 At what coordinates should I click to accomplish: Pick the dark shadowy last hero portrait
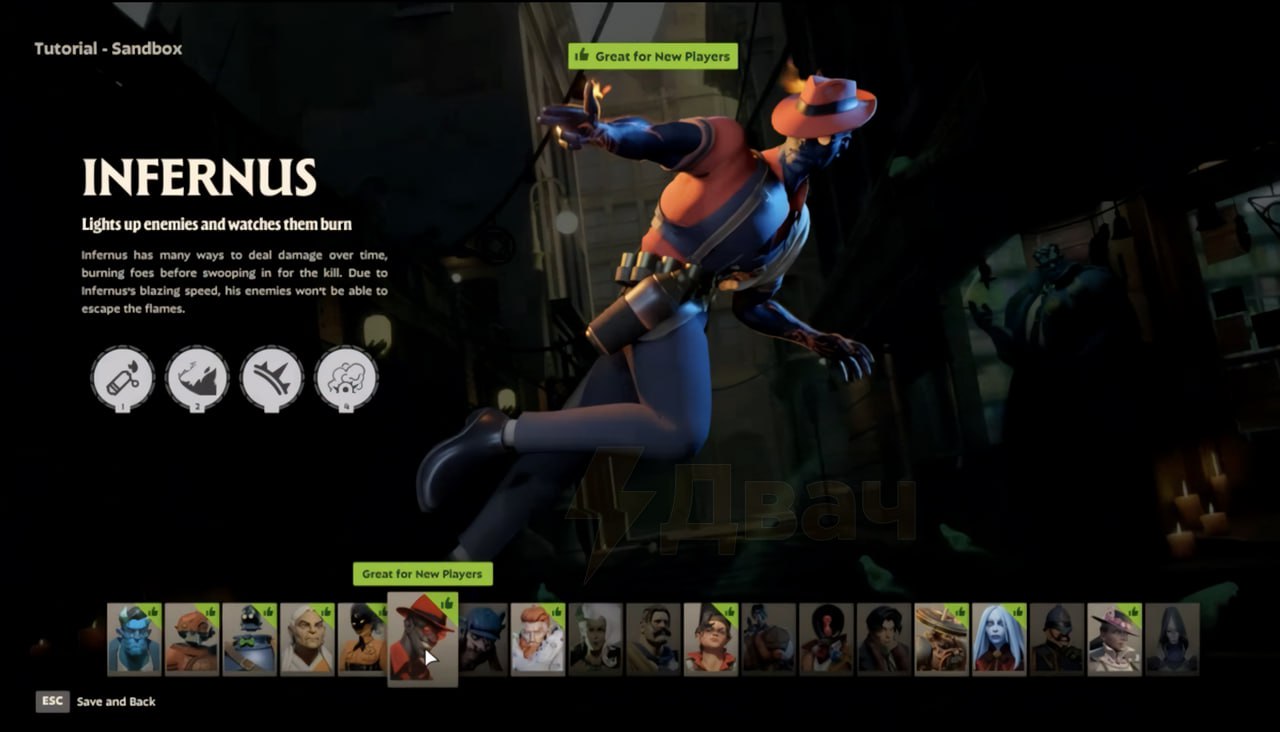click(x=1172, y=638)
